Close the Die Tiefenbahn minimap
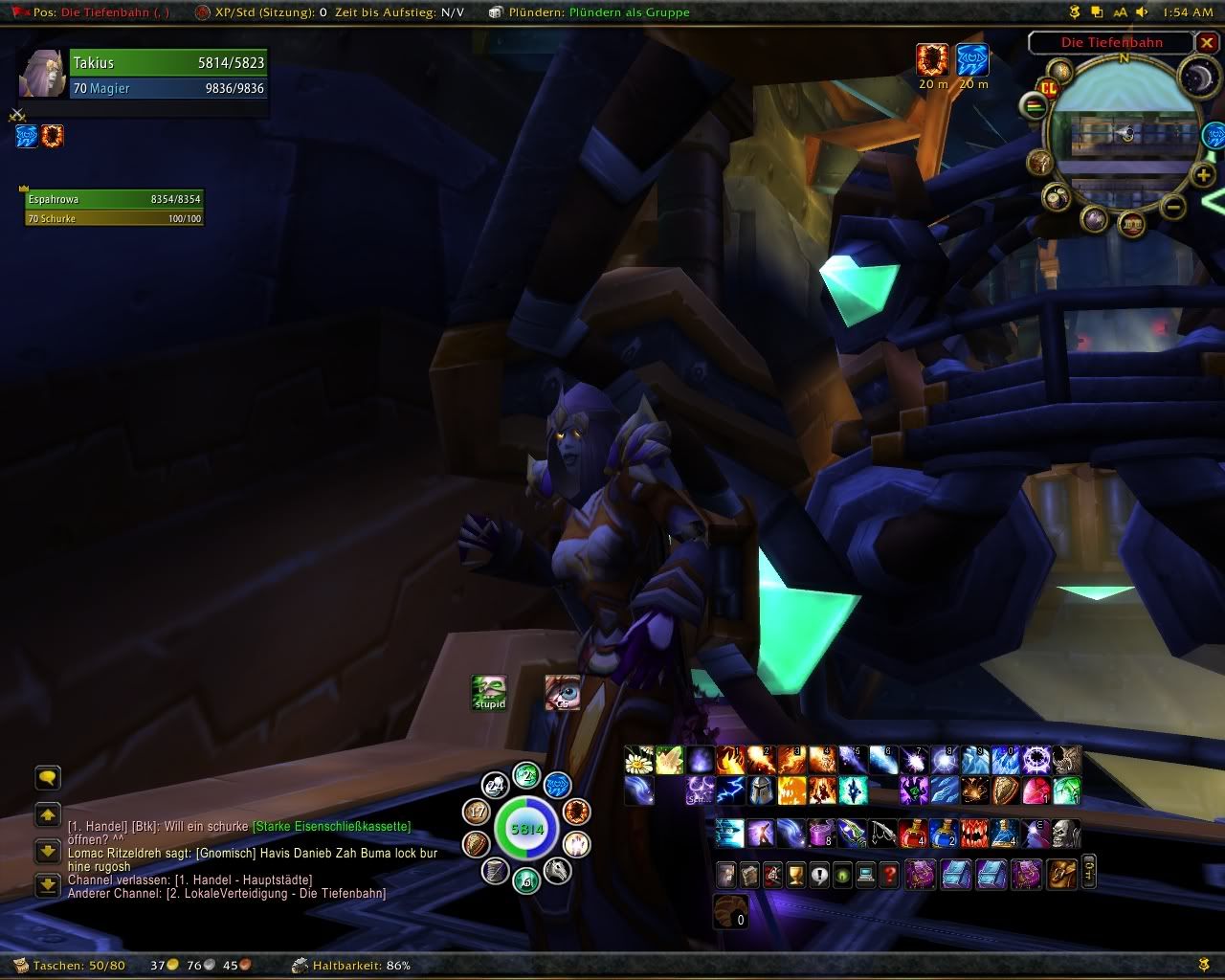The image size is (1225, 980). tap(1208, 43)
